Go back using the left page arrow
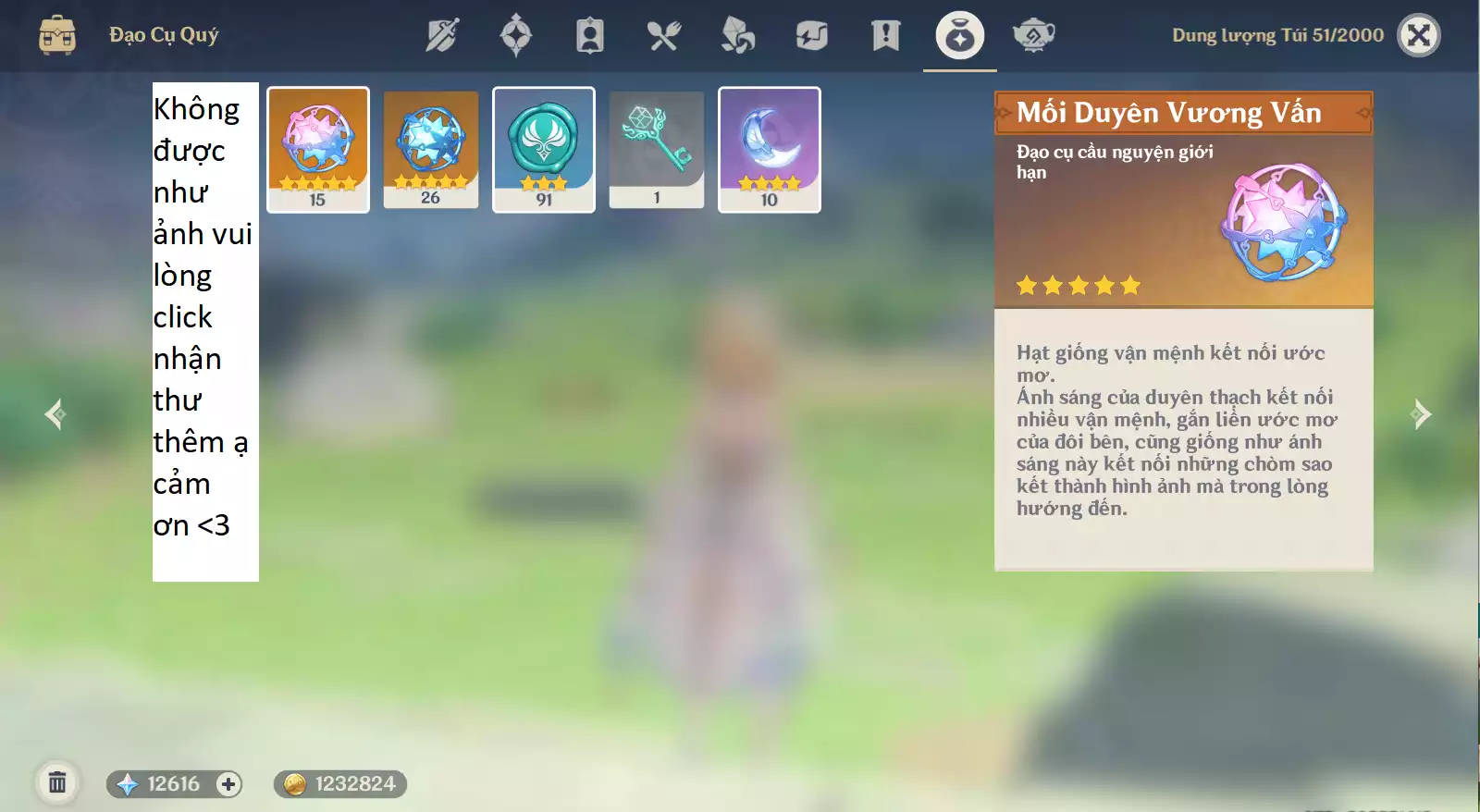Viewport: 1480px width, 812px height. pos(57,414)
